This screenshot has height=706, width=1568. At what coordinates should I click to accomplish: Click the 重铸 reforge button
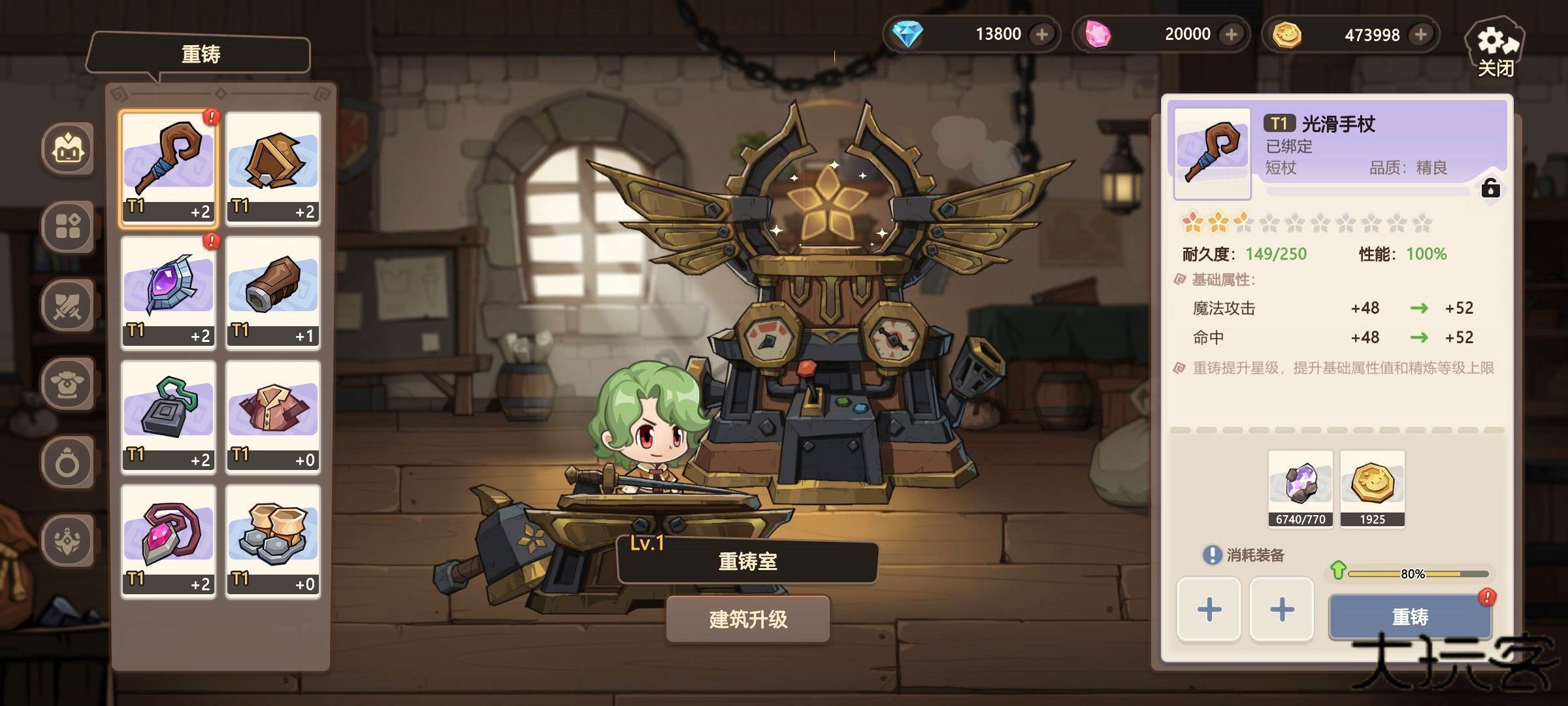coord(1410,616)
